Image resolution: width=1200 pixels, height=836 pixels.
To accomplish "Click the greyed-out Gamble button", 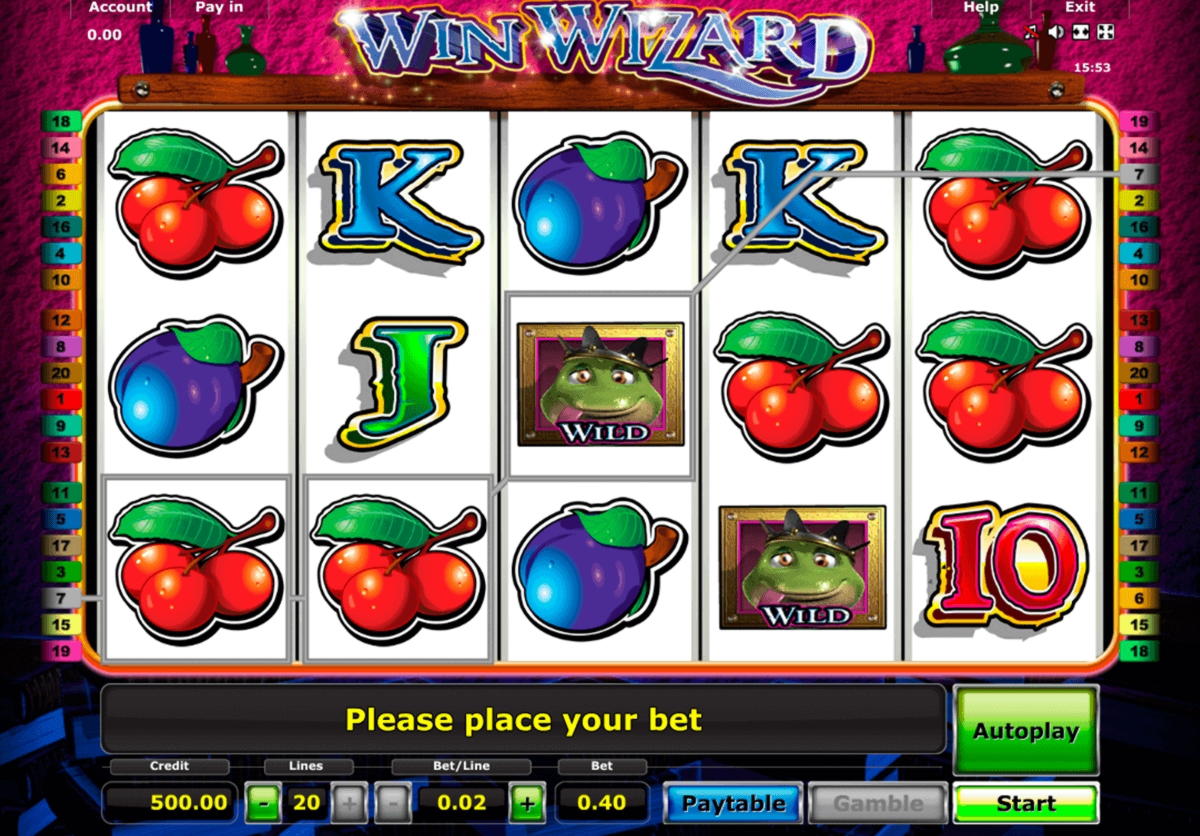I will pos(878,803).
